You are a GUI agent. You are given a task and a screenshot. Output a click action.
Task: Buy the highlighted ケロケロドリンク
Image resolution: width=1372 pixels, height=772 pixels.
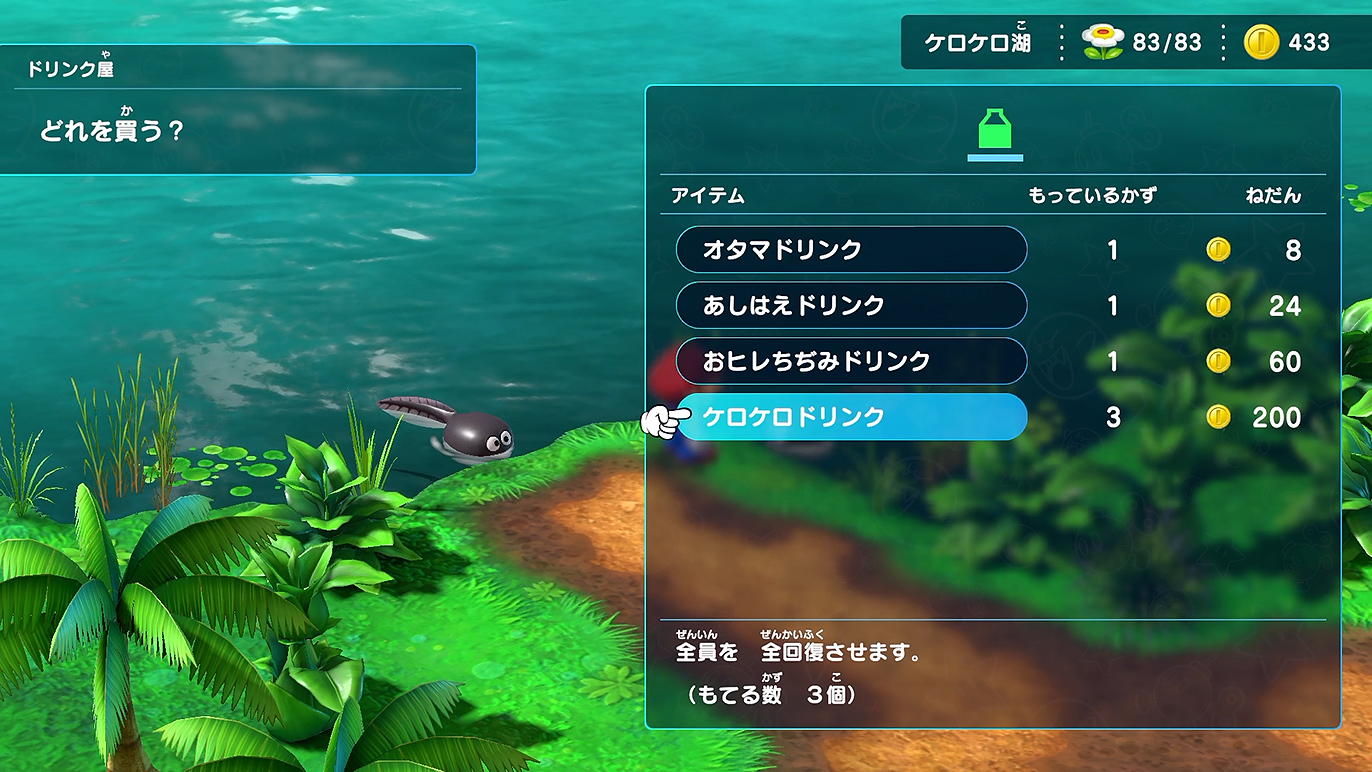click(851, 417)
